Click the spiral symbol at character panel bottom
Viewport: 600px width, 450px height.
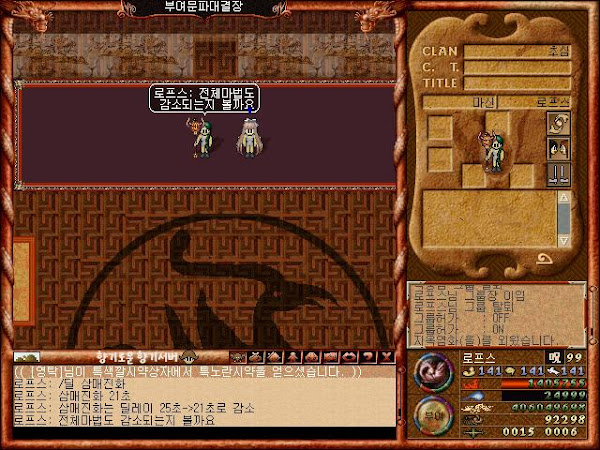[546, 258]
